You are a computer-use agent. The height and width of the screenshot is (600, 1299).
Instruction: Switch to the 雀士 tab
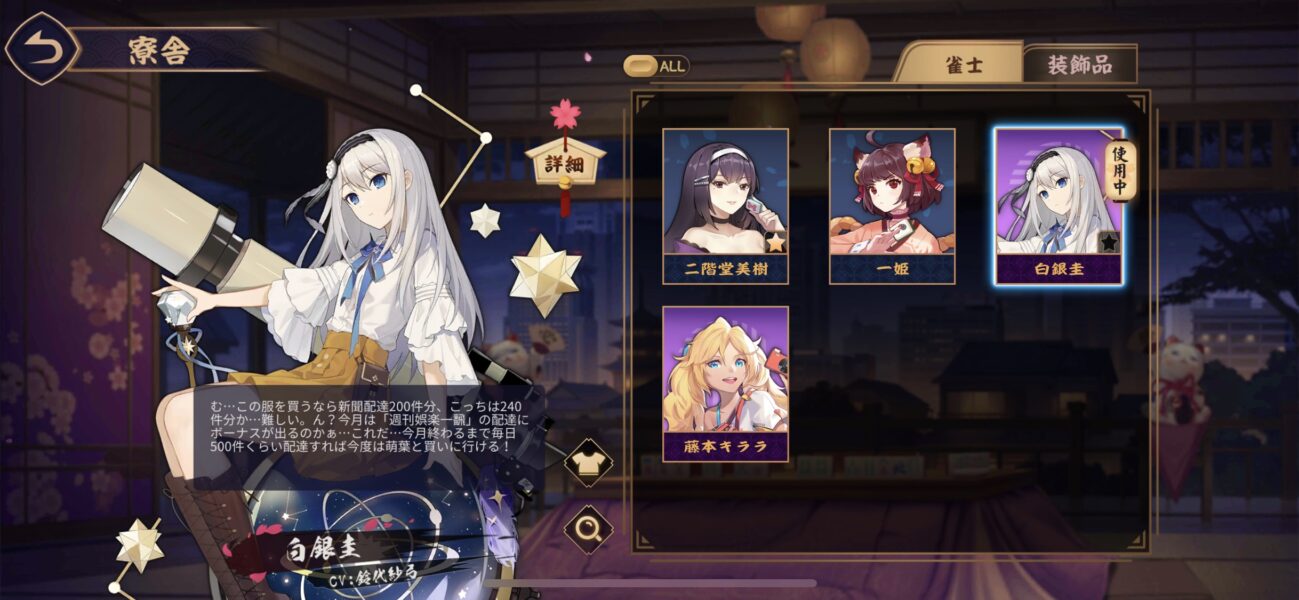pos(963,65)
